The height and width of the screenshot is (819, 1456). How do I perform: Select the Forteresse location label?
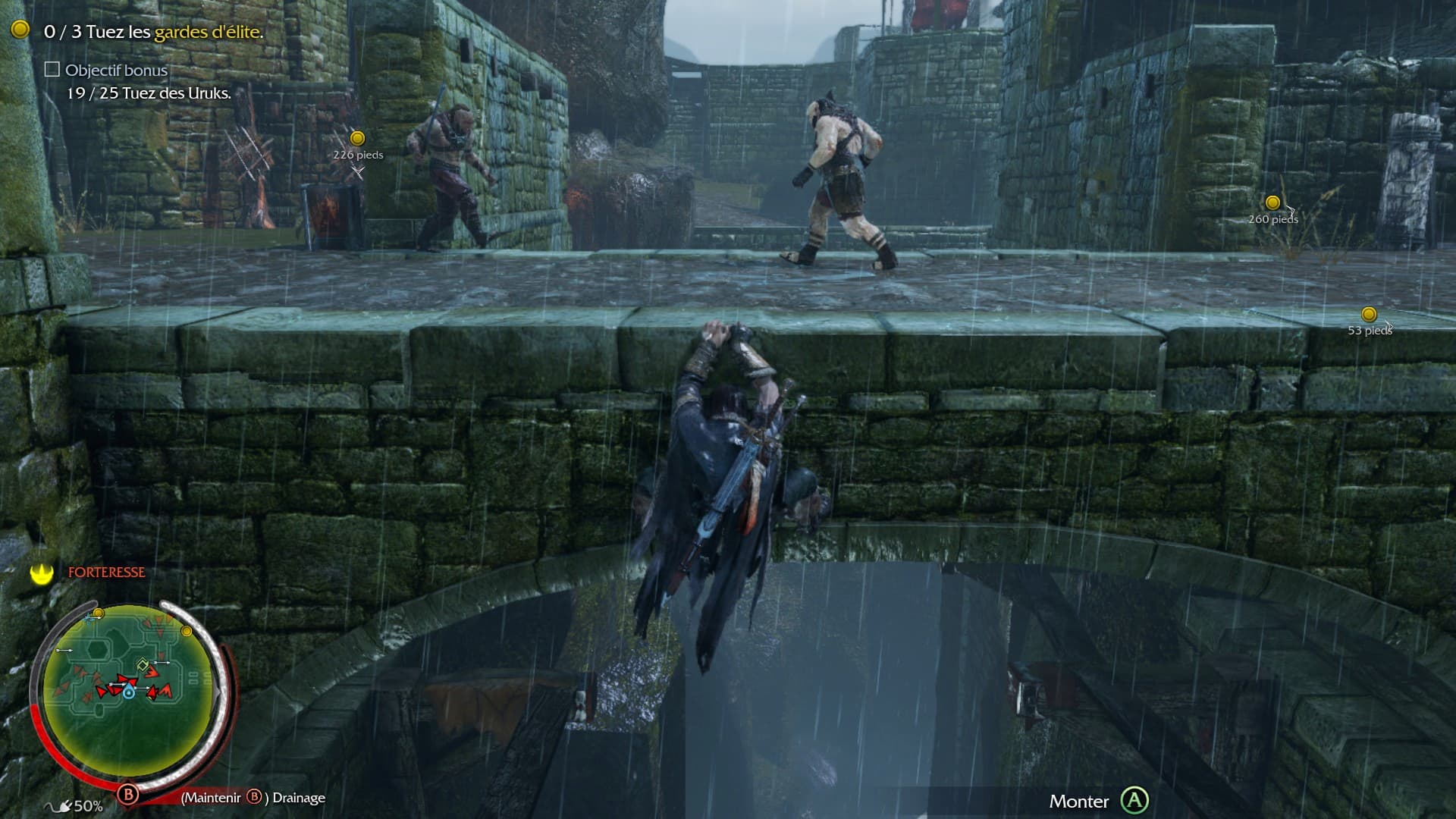[106, 573]
